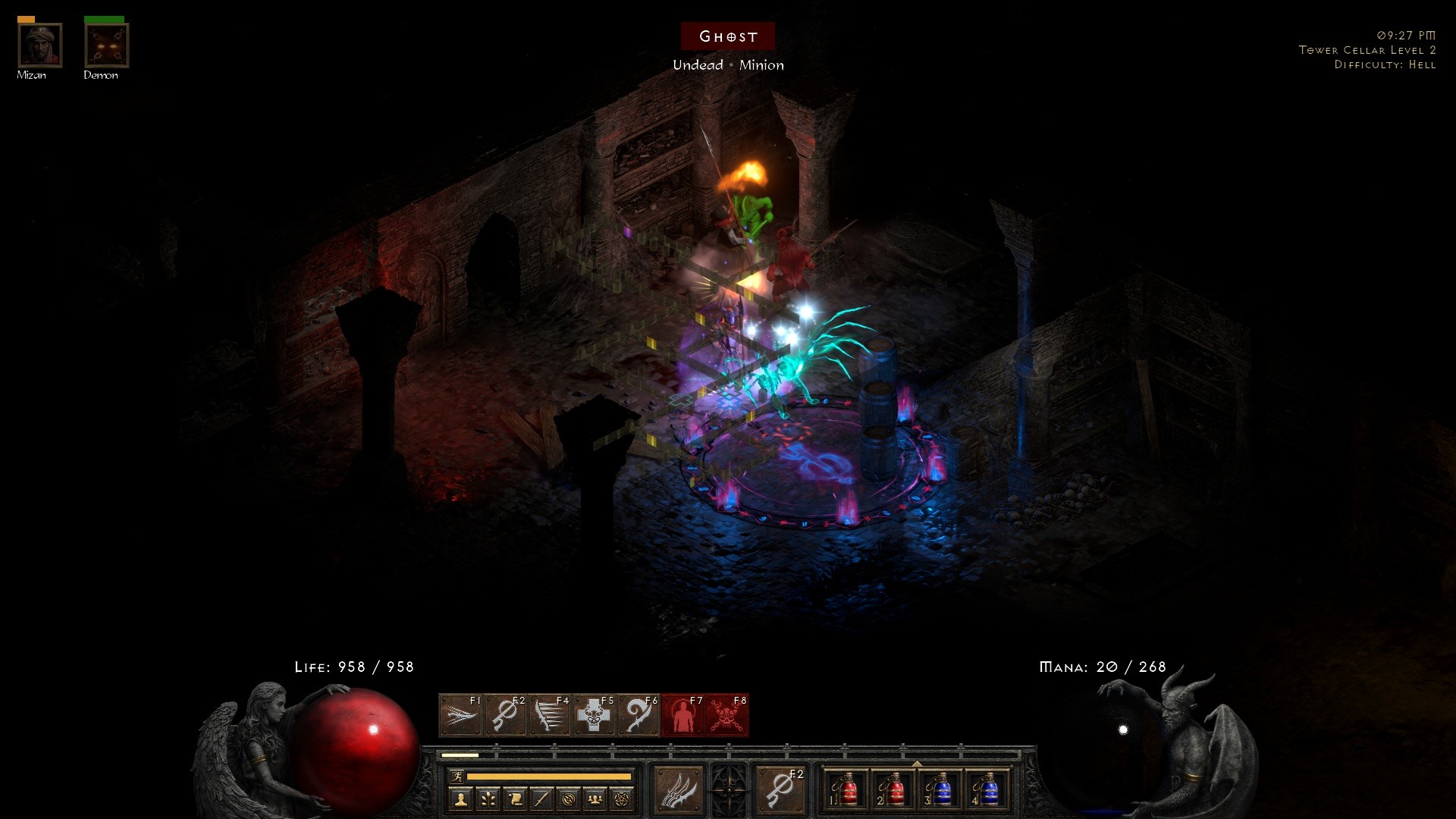1456x819 pixels.
Task: Select the F4 multi-blade skill icon
Action: 549,715
